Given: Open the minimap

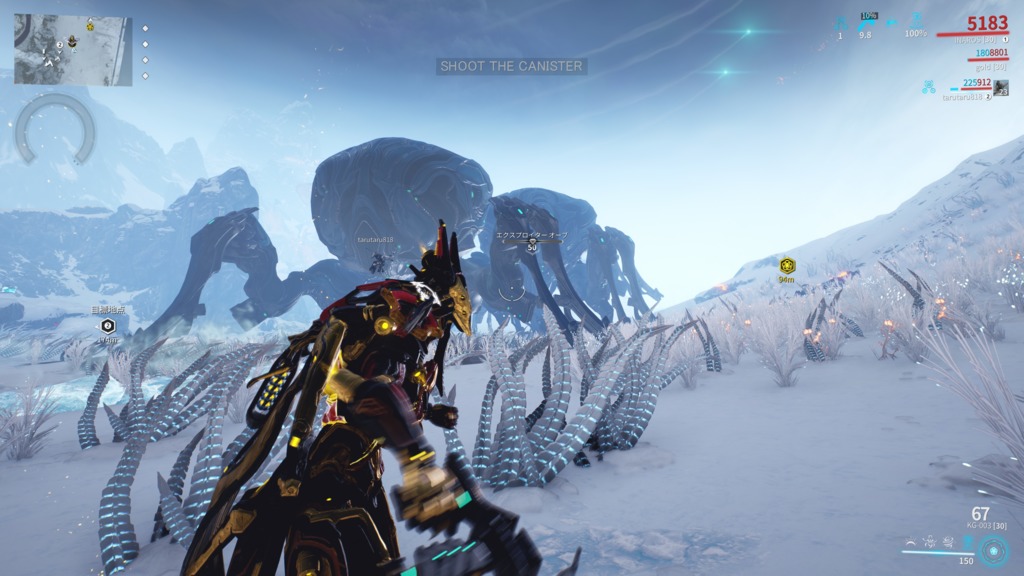Looking at the screenshot, I should [72, 50].
